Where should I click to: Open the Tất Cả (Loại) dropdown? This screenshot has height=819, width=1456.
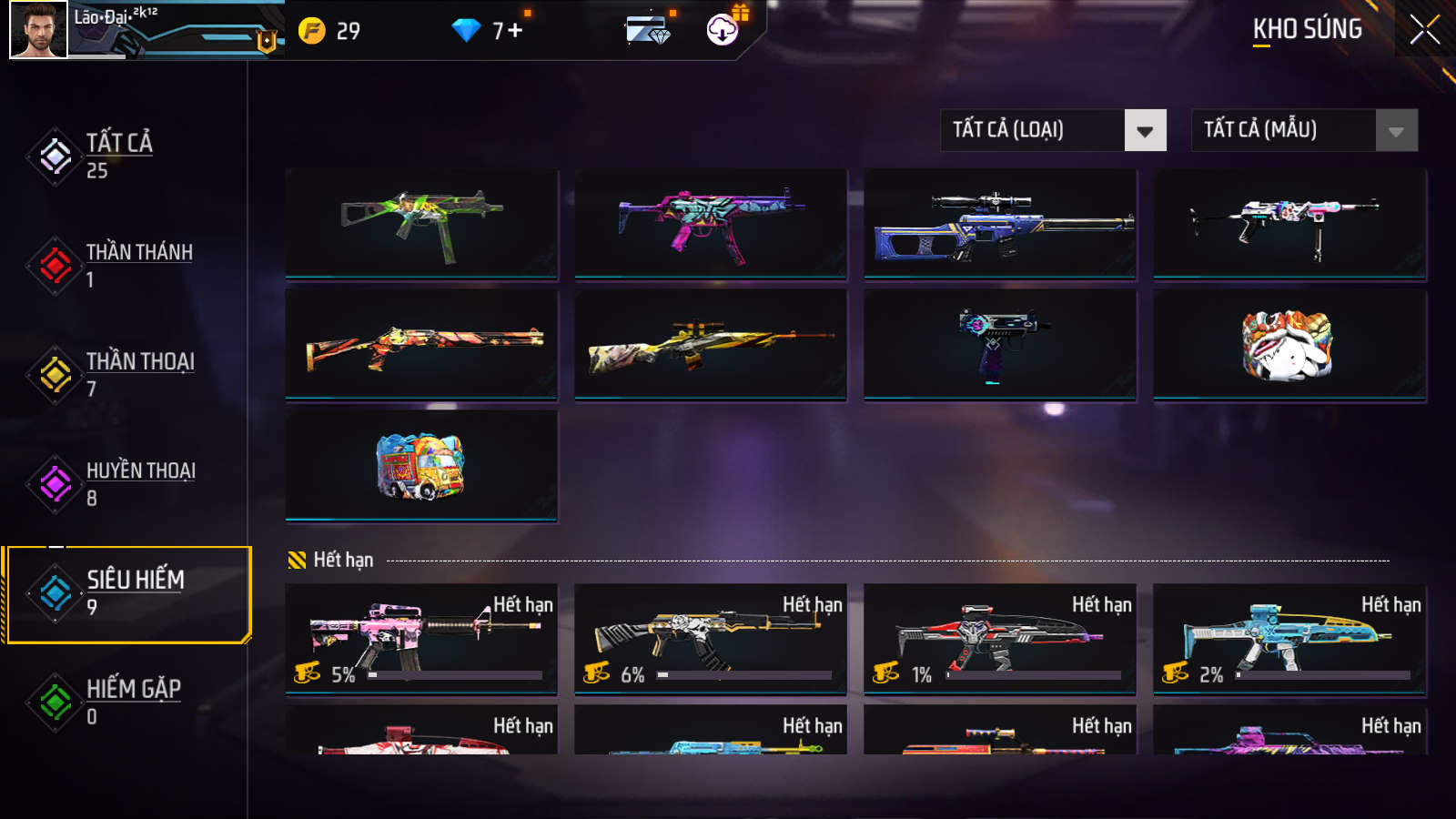coord(1053,130)
